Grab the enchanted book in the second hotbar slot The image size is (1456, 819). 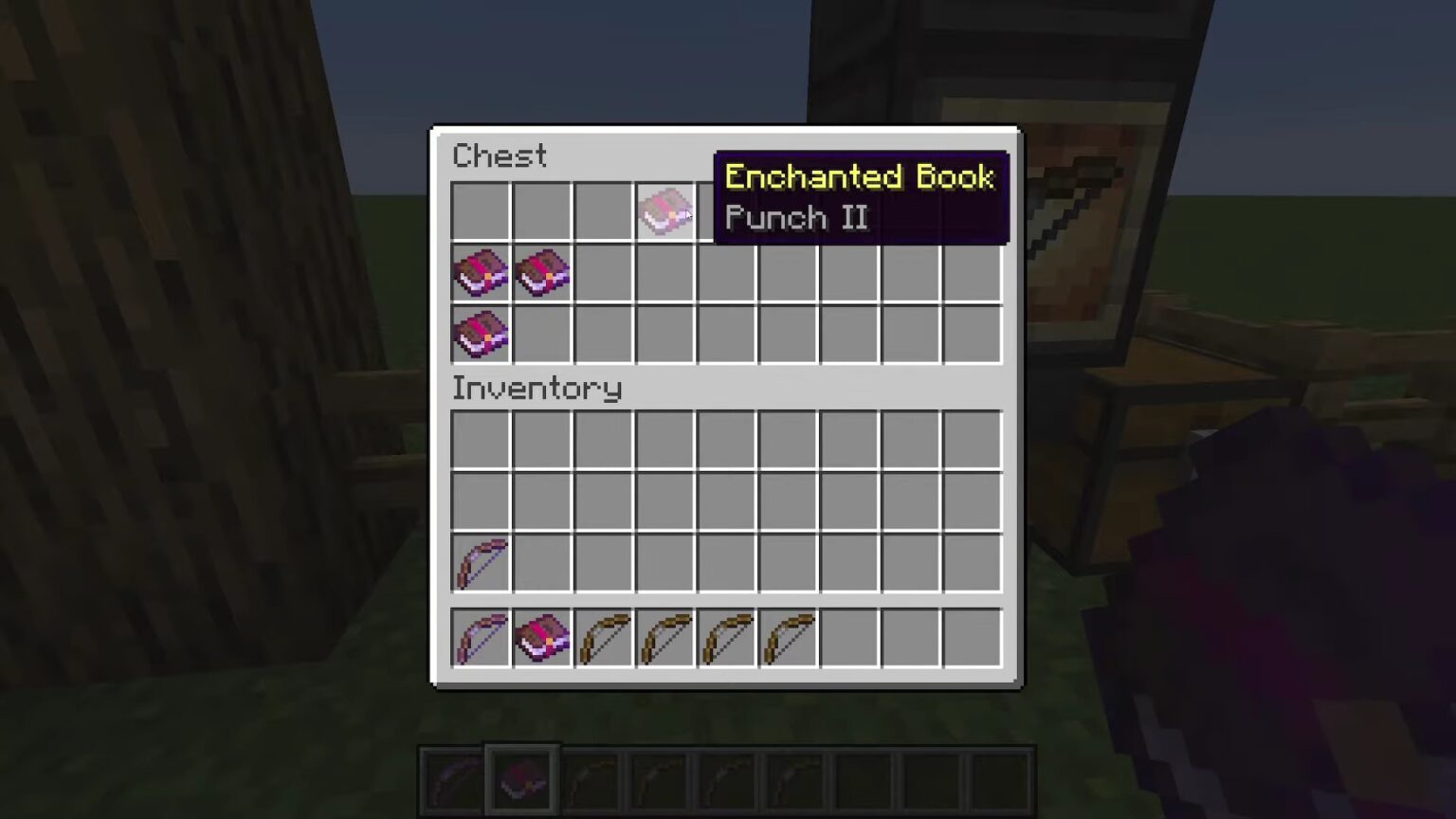541,637
